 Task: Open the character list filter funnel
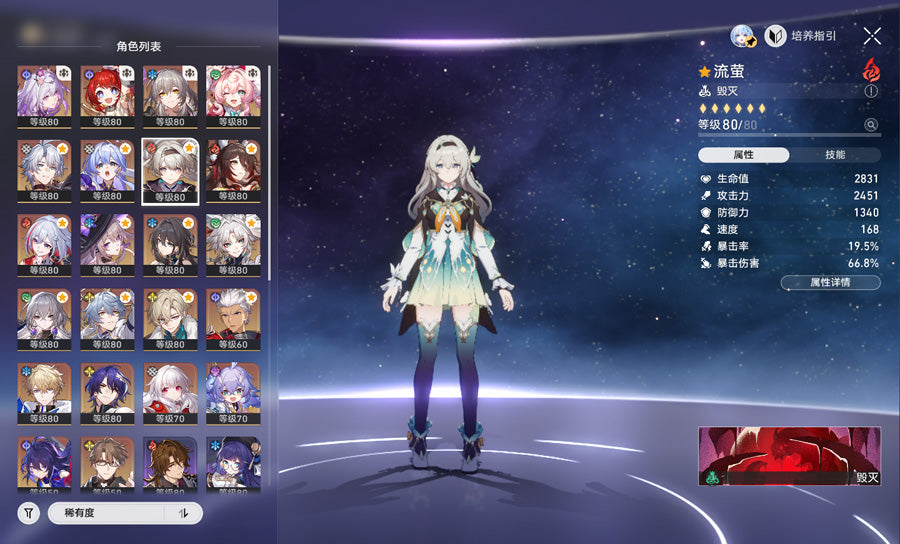click(x=28, y=513)
